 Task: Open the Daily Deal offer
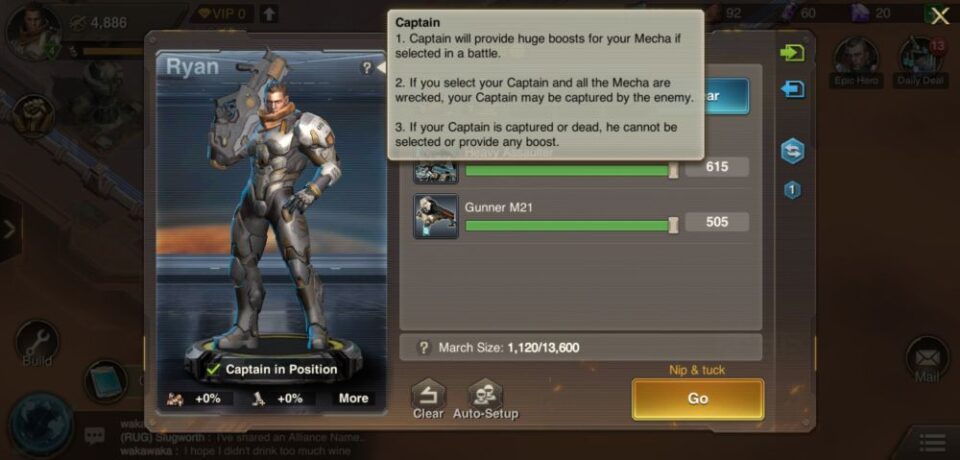pos(921,62)
